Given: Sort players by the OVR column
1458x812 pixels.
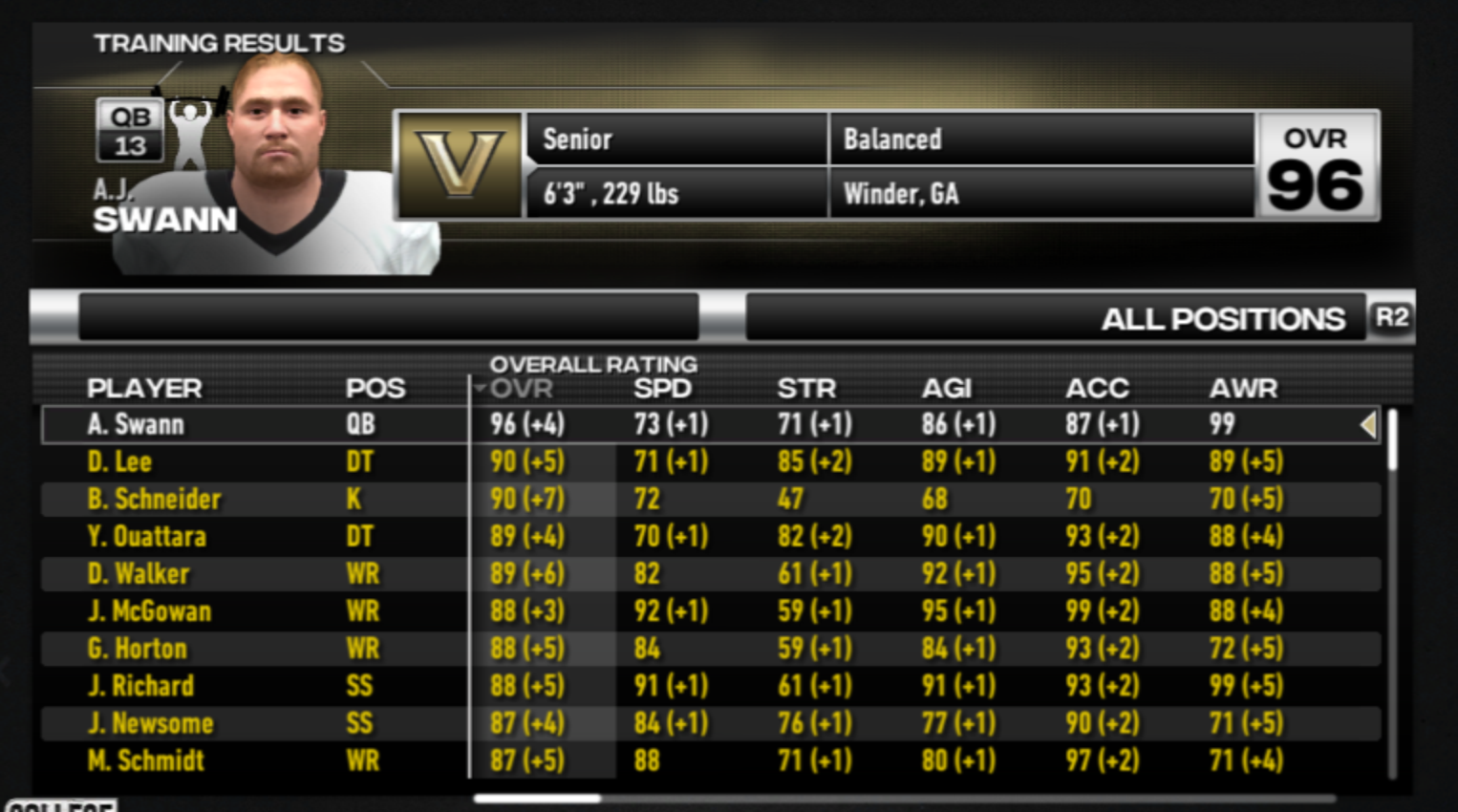Looking at the screenshot, I should 521,389.
